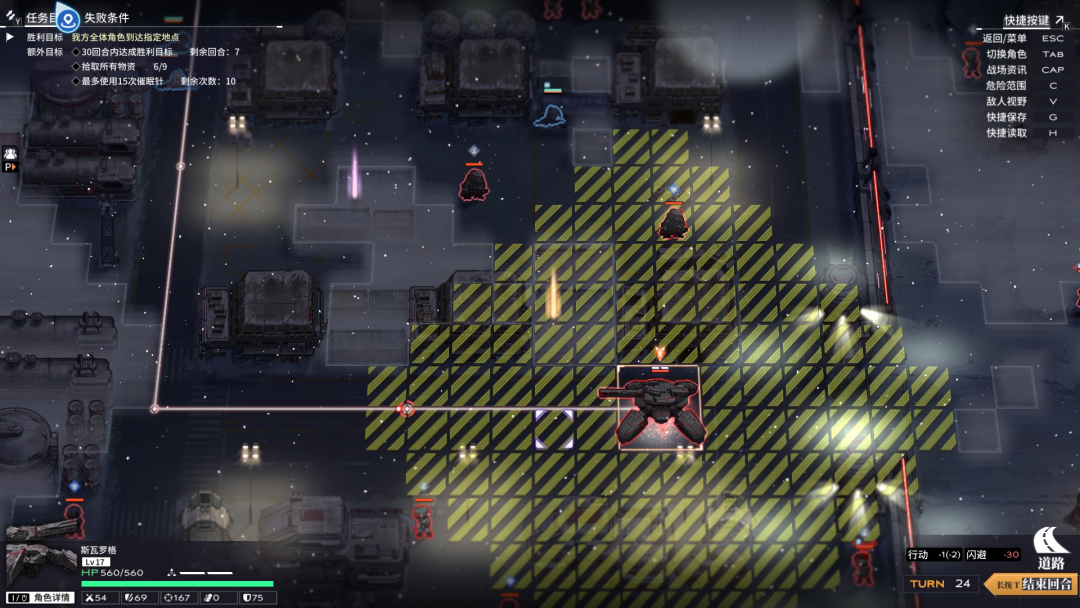Open the 任务目标 objectives tab
The image size is (1080, 608).
40,18
